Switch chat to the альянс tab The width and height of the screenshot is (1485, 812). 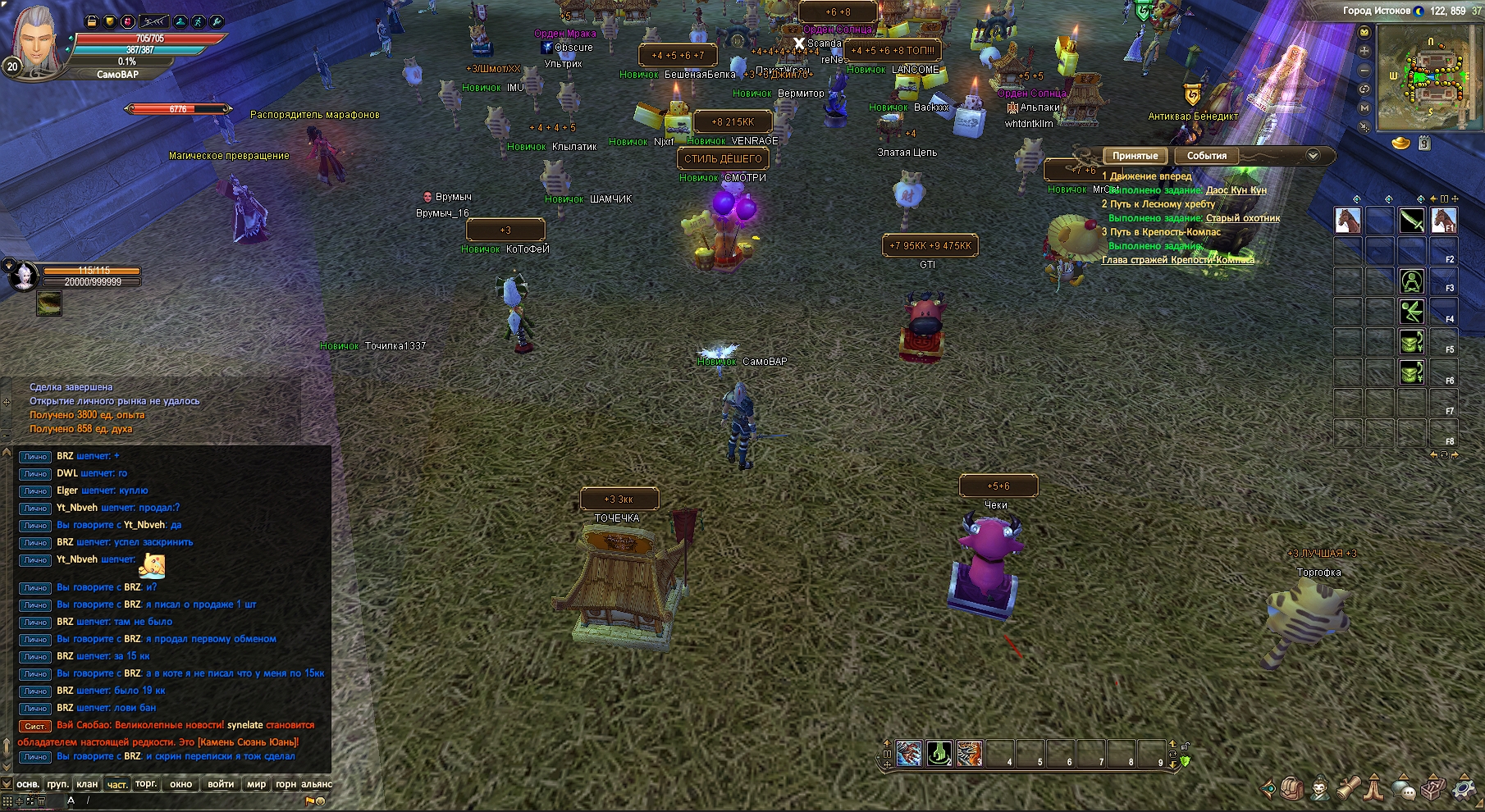317,784
